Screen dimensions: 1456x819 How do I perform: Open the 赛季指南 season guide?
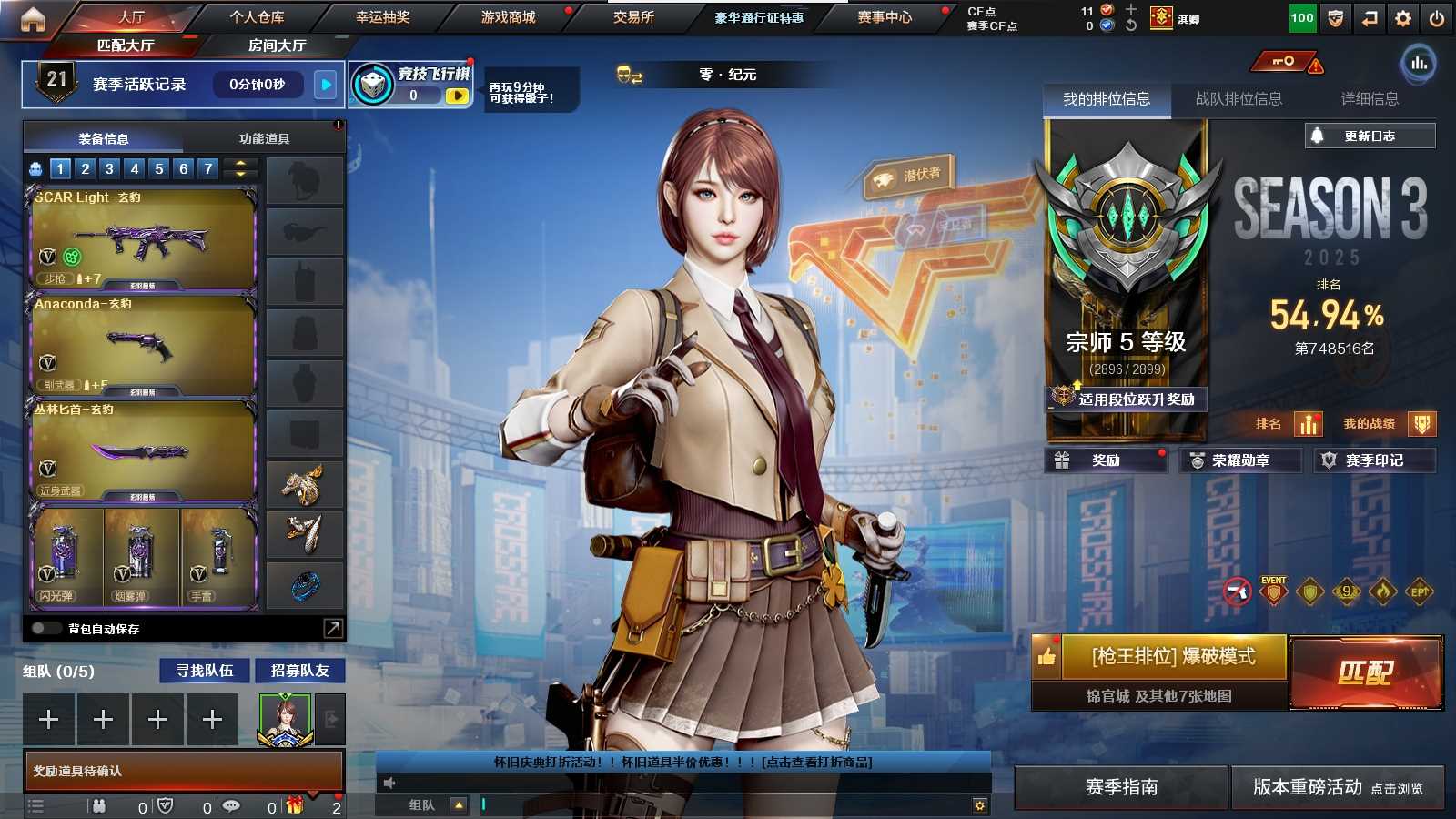coord(1121,787)
